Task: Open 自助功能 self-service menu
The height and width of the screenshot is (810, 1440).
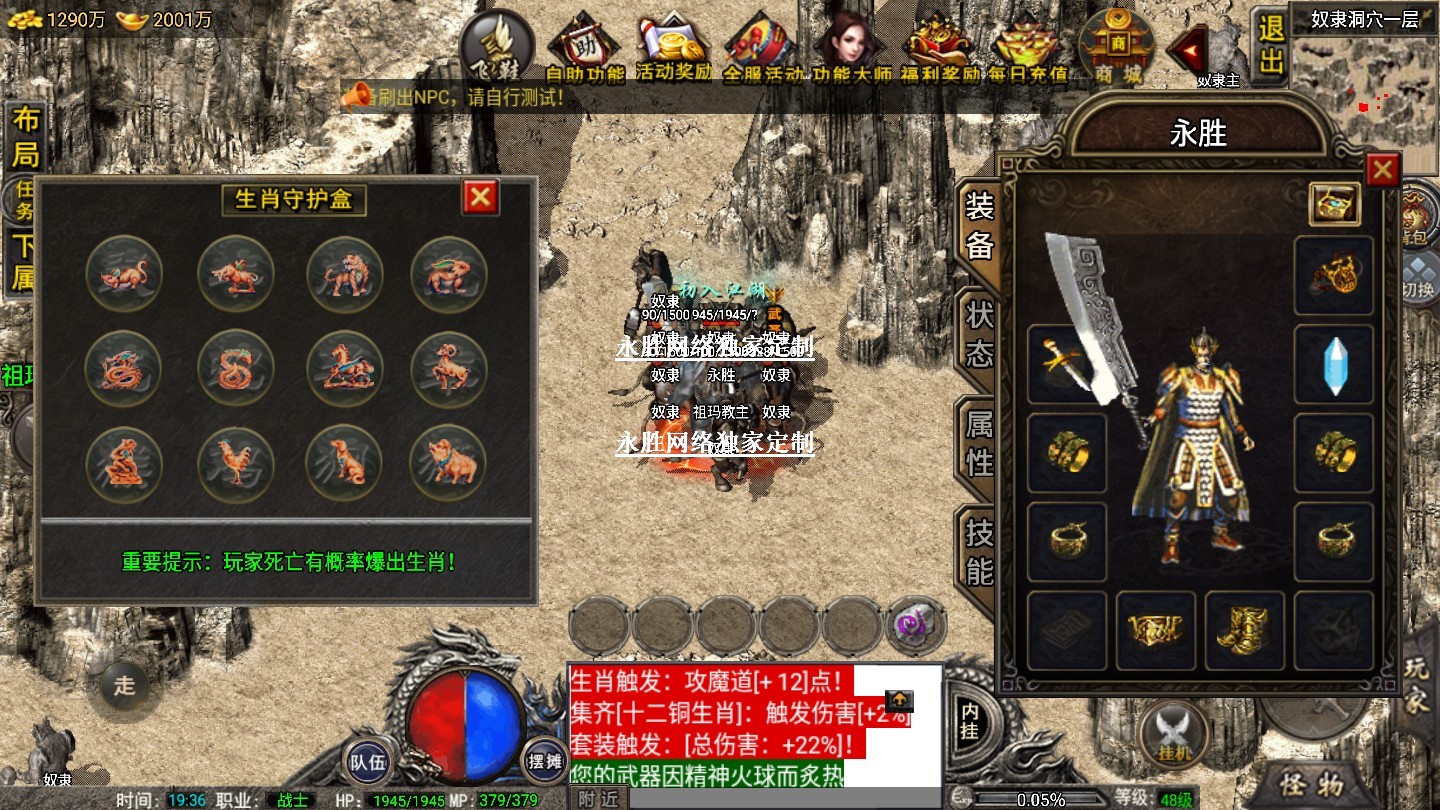Action: (585, 47)
